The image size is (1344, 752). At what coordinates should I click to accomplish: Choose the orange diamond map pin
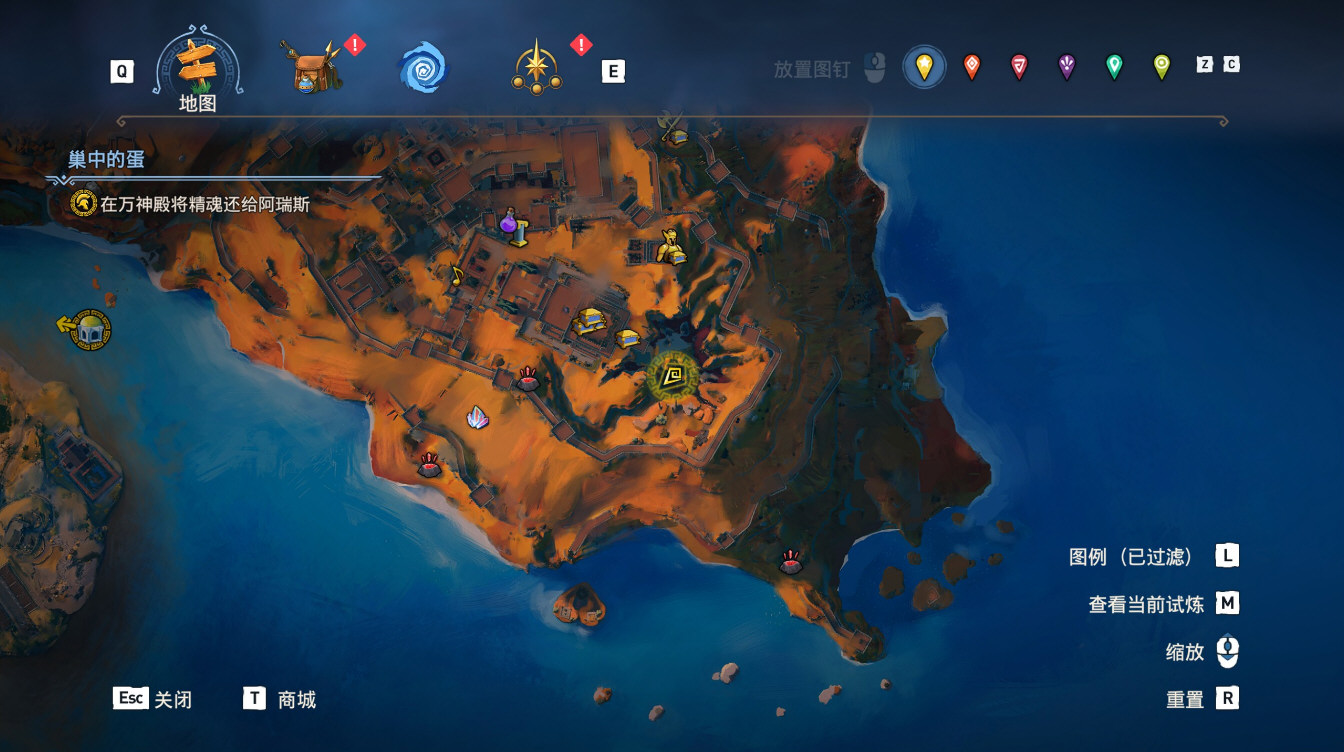[971, 67]
